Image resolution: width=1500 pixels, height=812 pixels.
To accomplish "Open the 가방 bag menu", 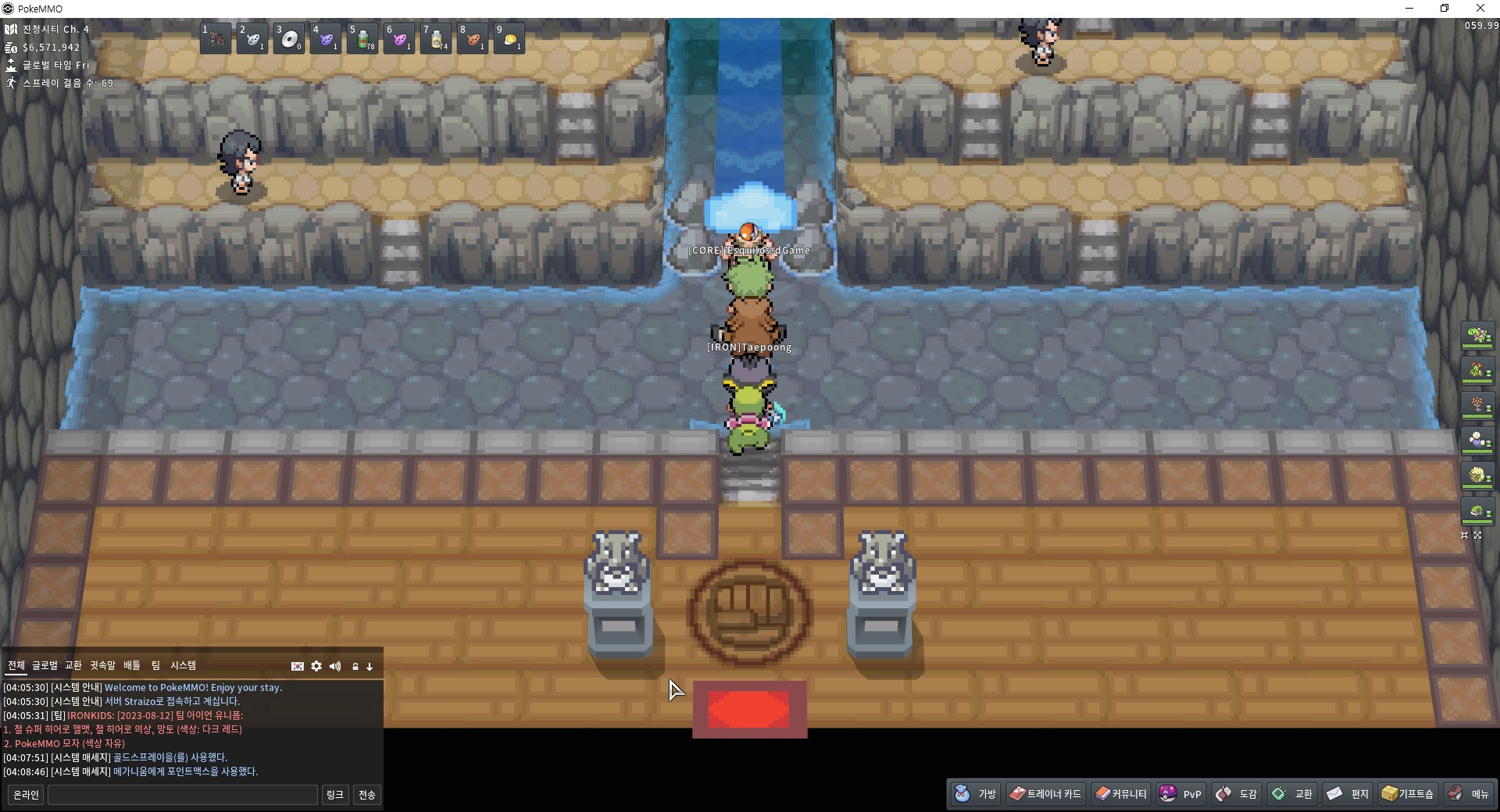I will point(976,794).
